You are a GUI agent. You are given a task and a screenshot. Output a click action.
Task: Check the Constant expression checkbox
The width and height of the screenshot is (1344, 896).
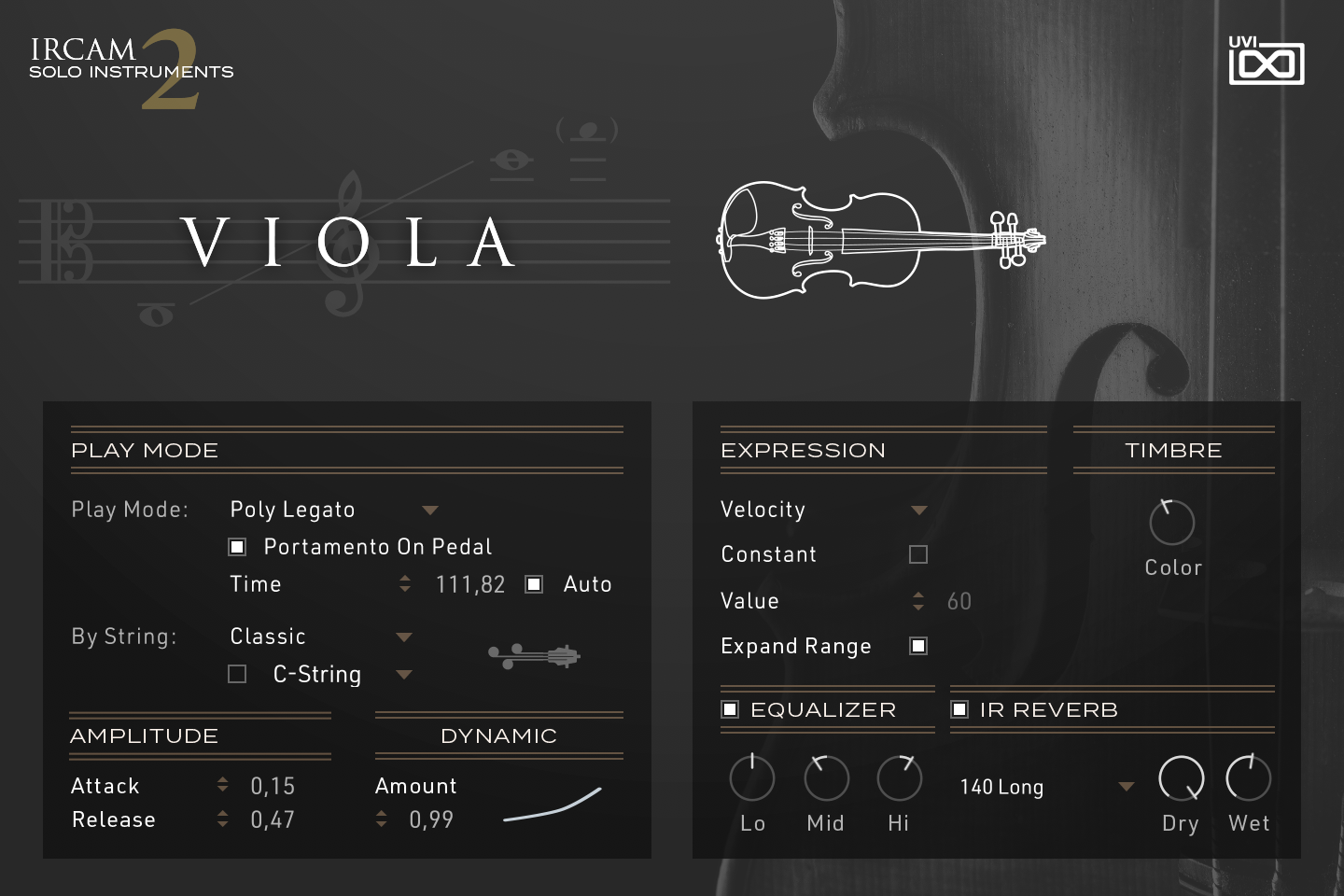tap(917, 553)
